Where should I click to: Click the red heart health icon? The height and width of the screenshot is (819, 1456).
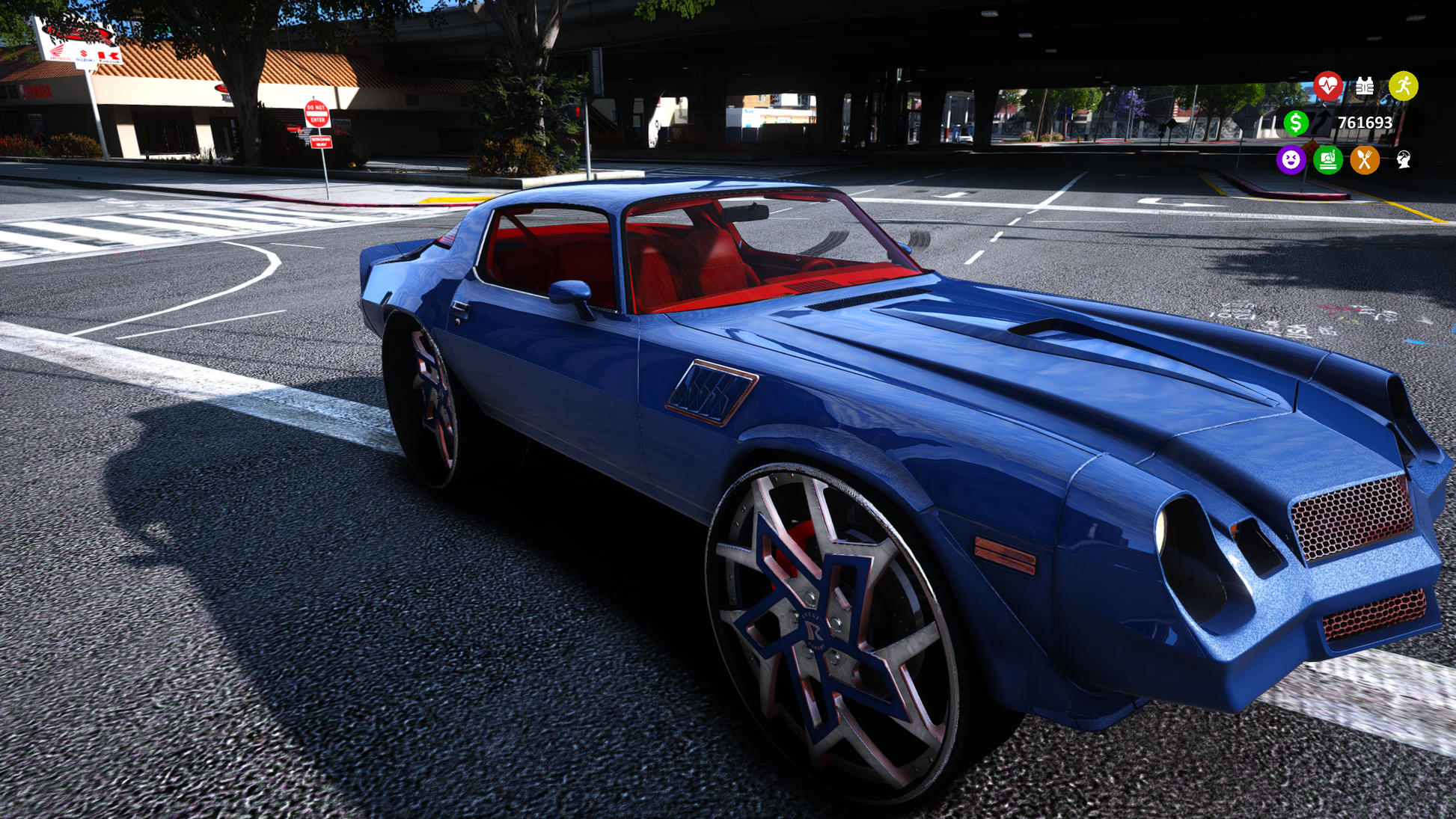(1328, 86)
